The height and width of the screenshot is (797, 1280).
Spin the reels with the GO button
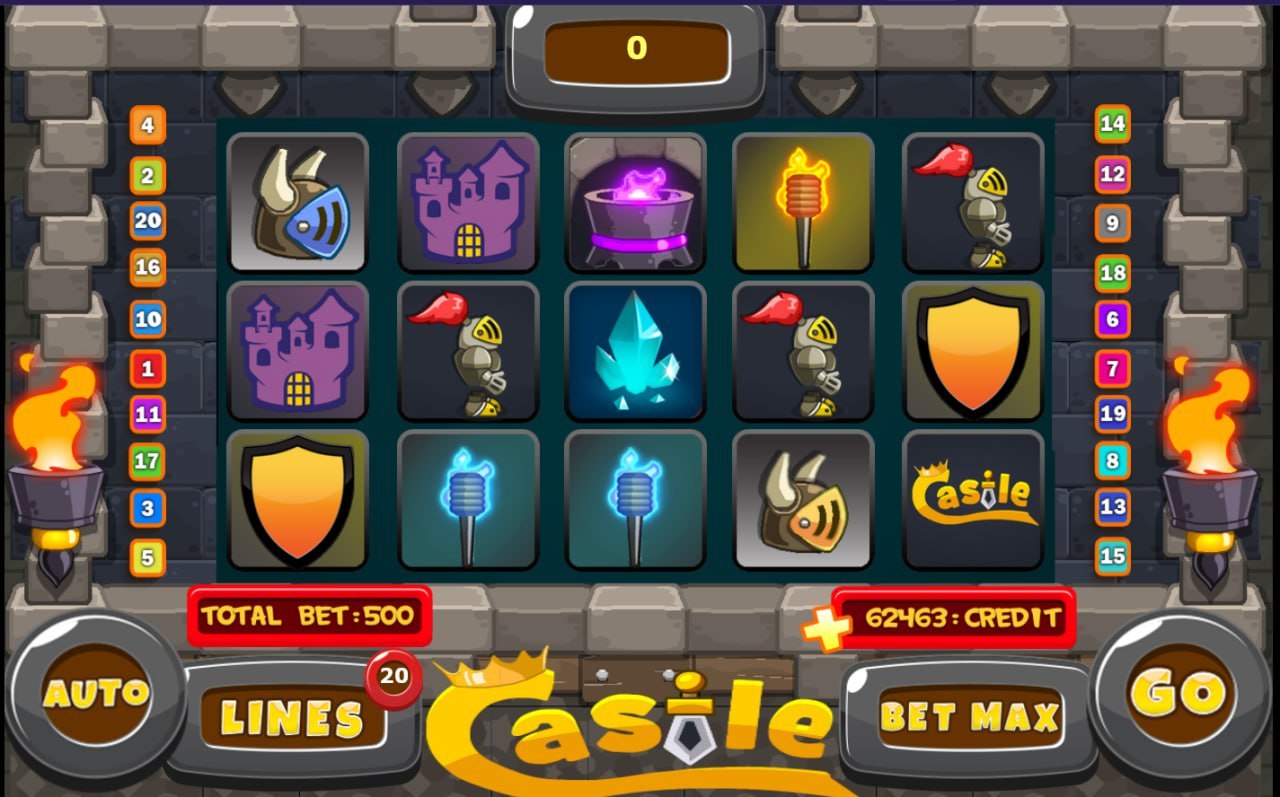(x=1176, y=693)
